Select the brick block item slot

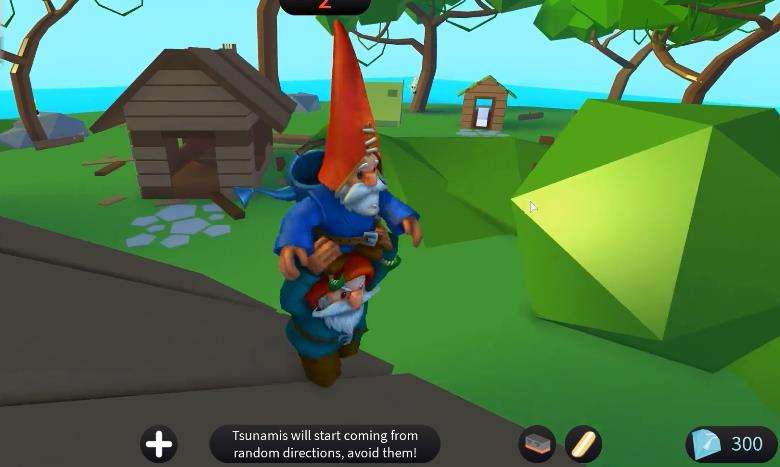pyautogui.click(x=537, y=443)
